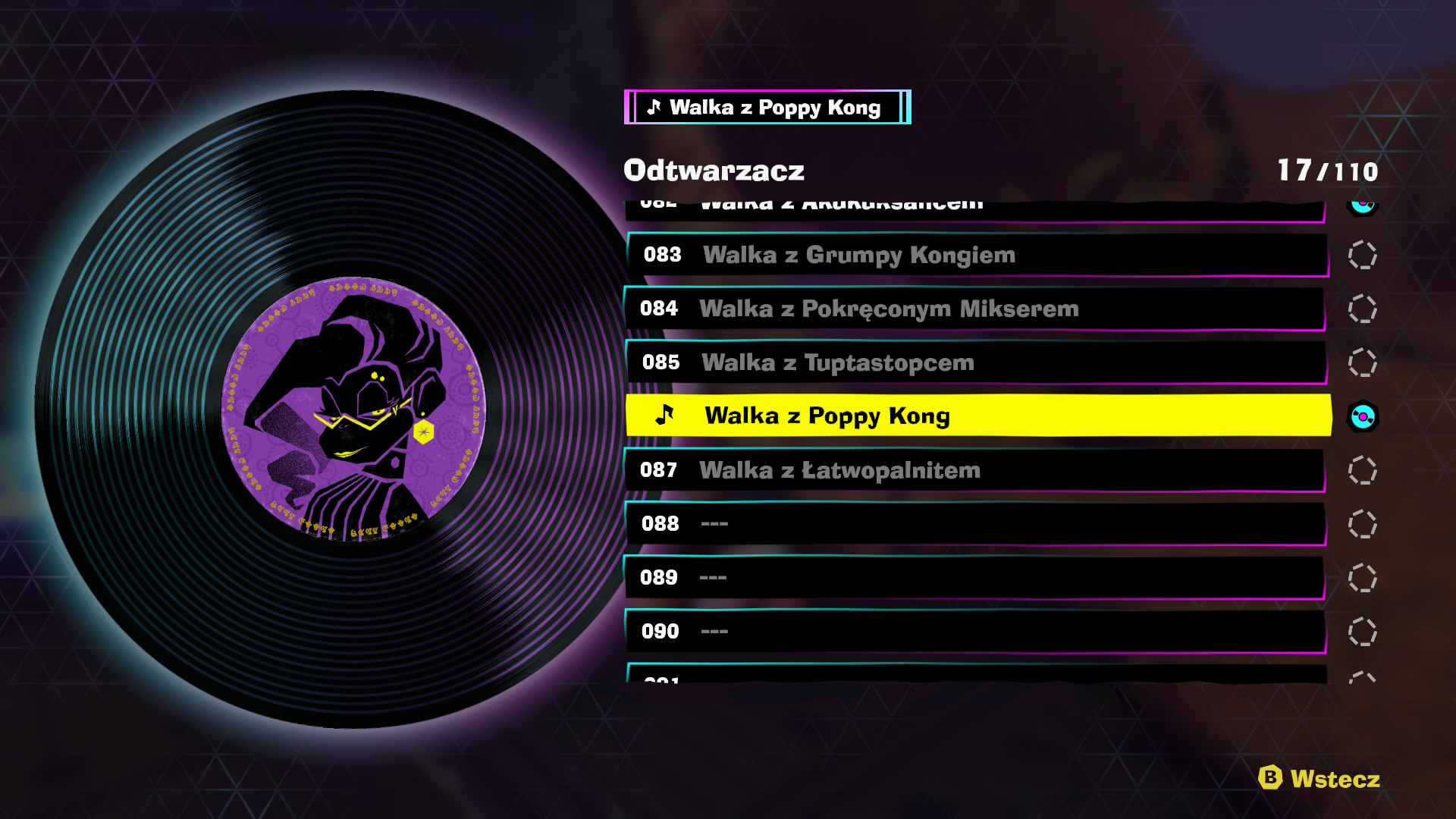
Task: Click the Wstecz back button
Action: [1319, 779]
